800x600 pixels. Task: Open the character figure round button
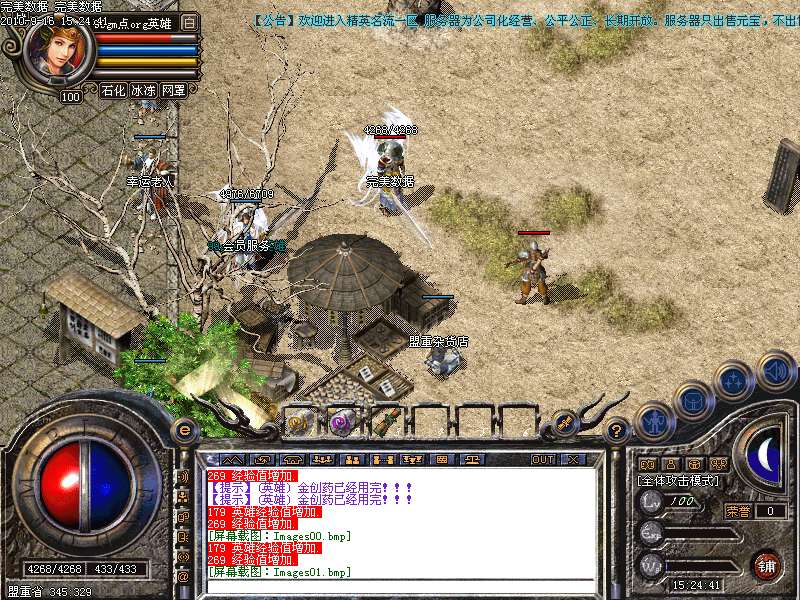(x=655, y=422)
